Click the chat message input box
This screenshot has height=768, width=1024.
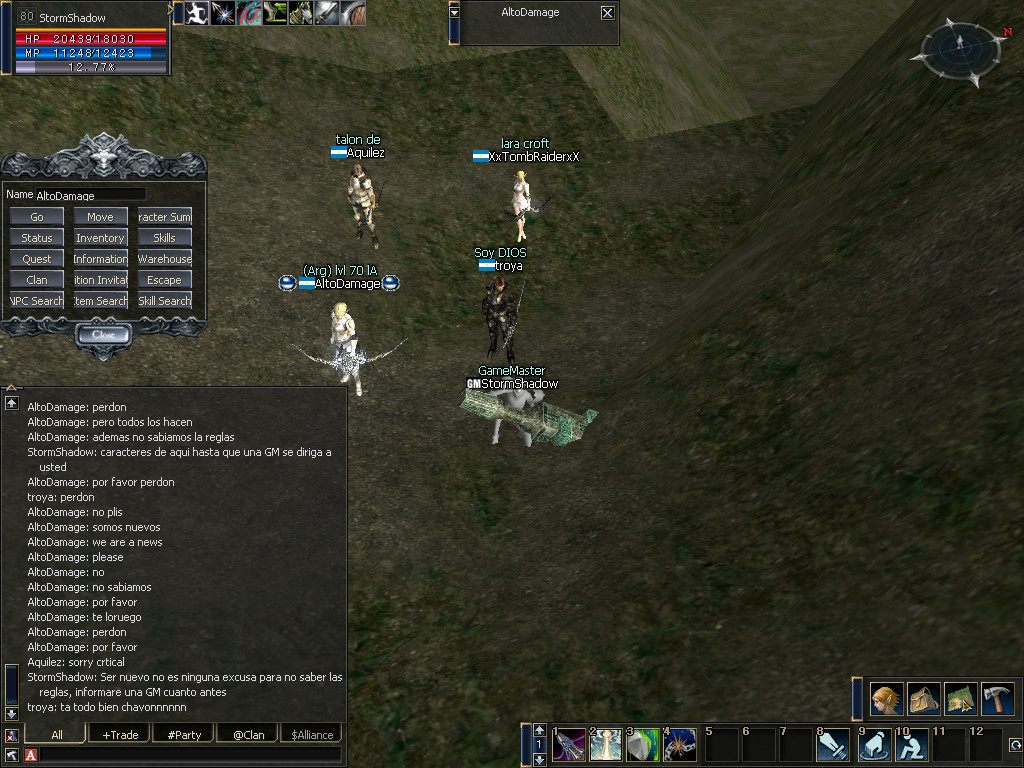pos(190,754)
